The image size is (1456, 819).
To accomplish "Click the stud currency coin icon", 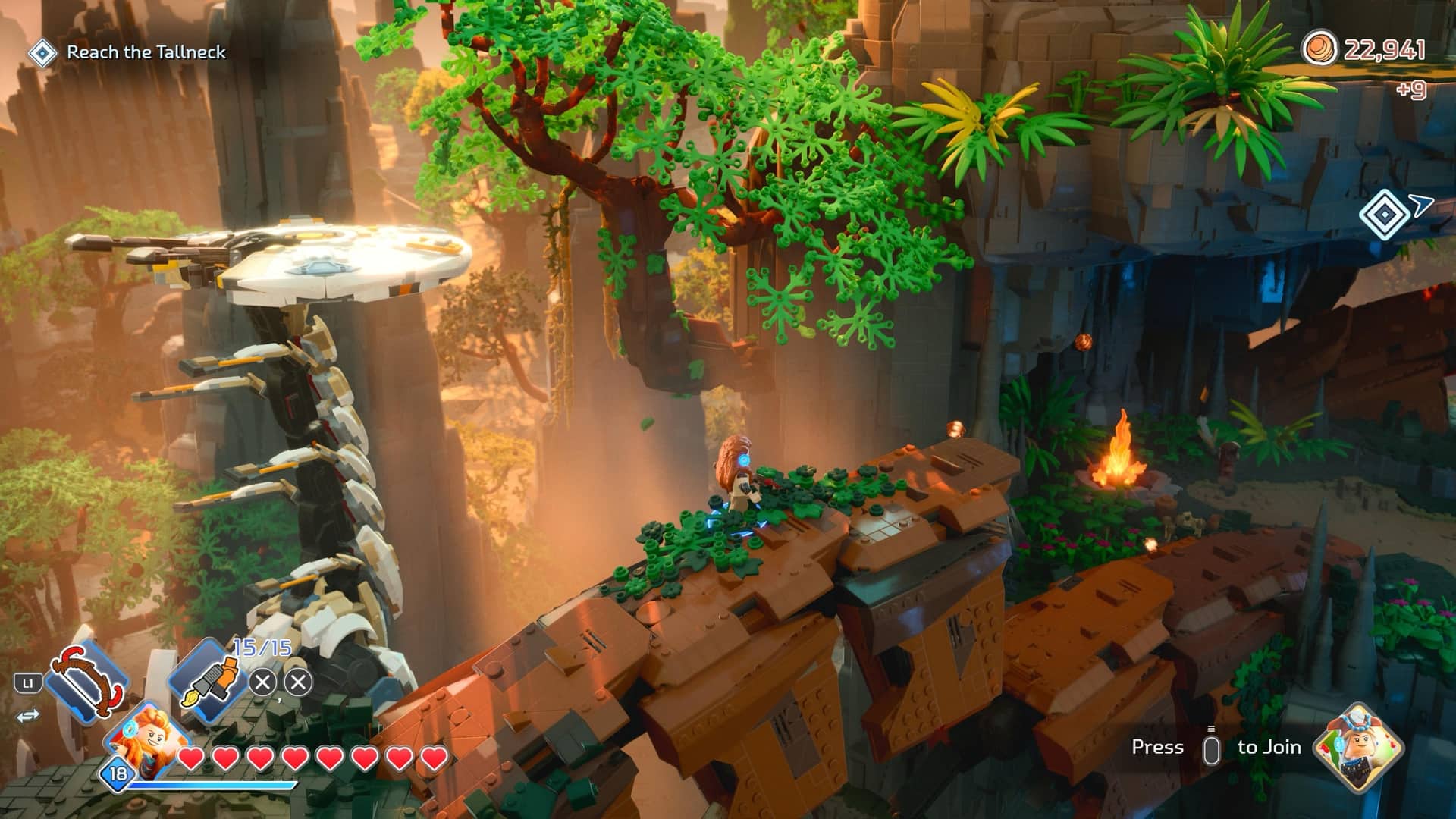I will point(1320,49).
